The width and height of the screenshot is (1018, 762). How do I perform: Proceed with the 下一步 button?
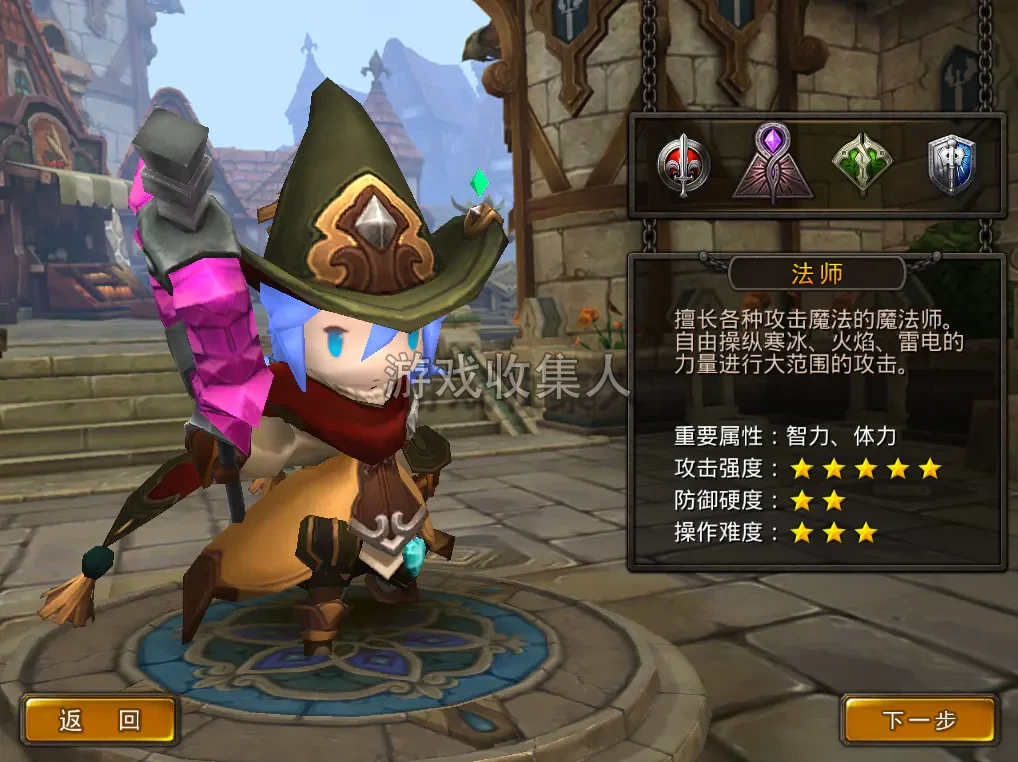[919, 720]
